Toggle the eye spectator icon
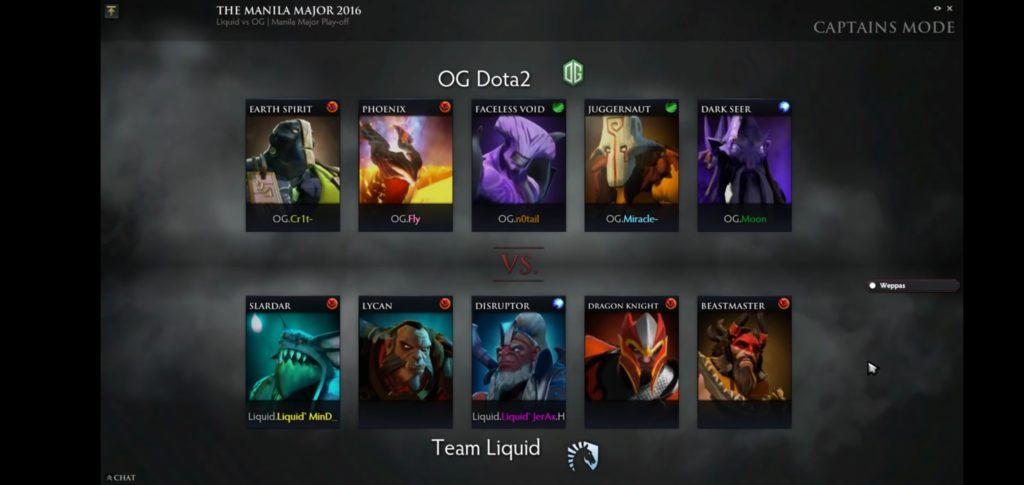 (x=937, y=9)
